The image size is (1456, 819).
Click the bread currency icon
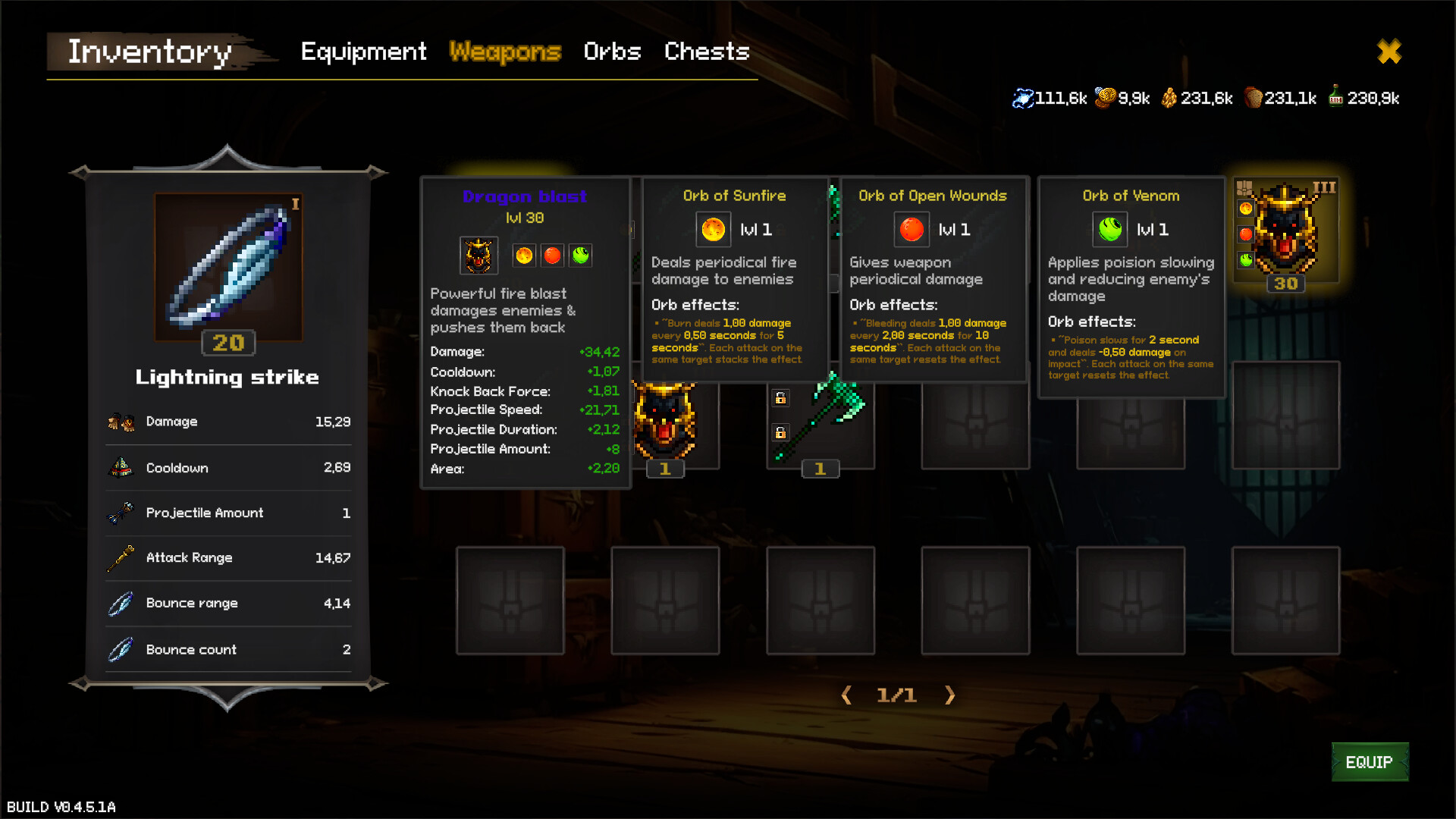tap(1255, 97)
